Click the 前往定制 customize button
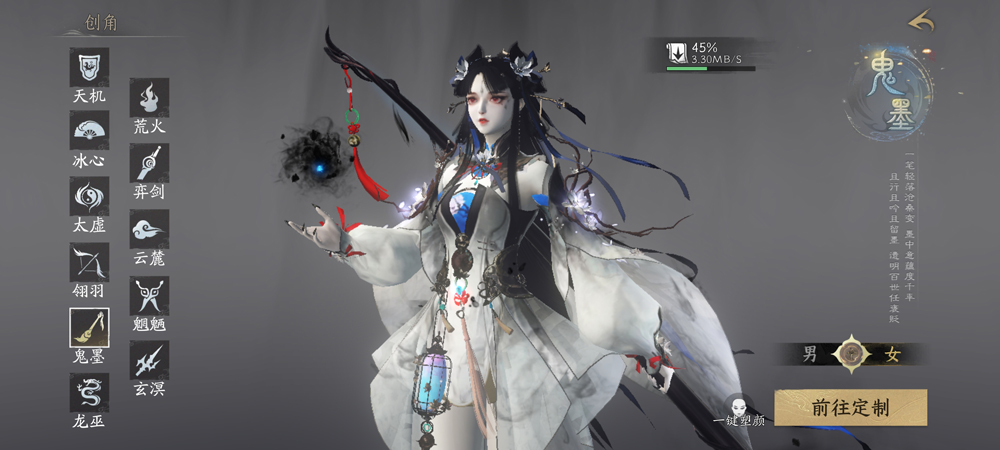Image resolution: width=1000 pixels, height=450 pixels. [x=850, y=407]
